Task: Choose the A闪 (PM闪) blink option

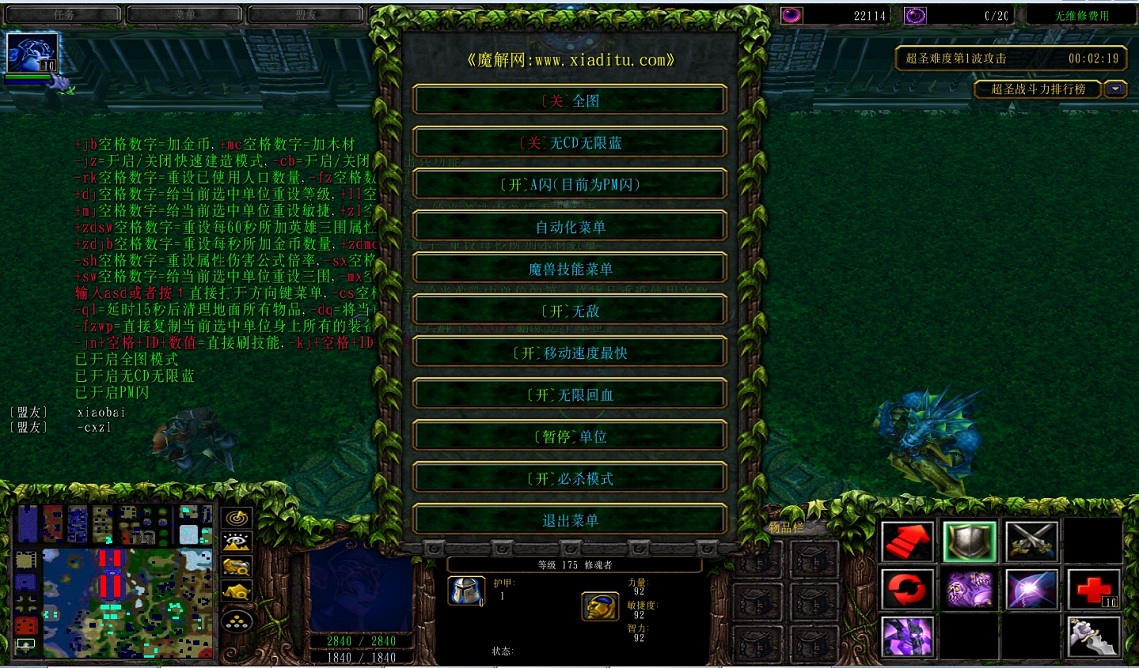Action: 570,185
